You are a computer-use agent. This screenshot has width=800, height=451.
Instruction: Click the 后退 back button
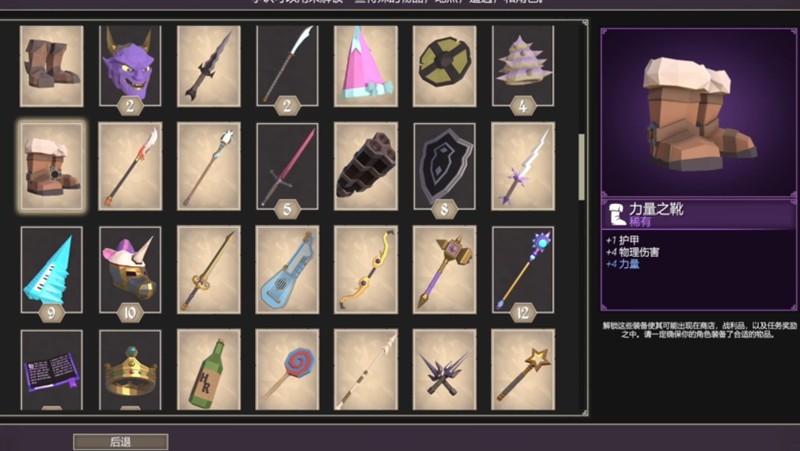[120, 441]
